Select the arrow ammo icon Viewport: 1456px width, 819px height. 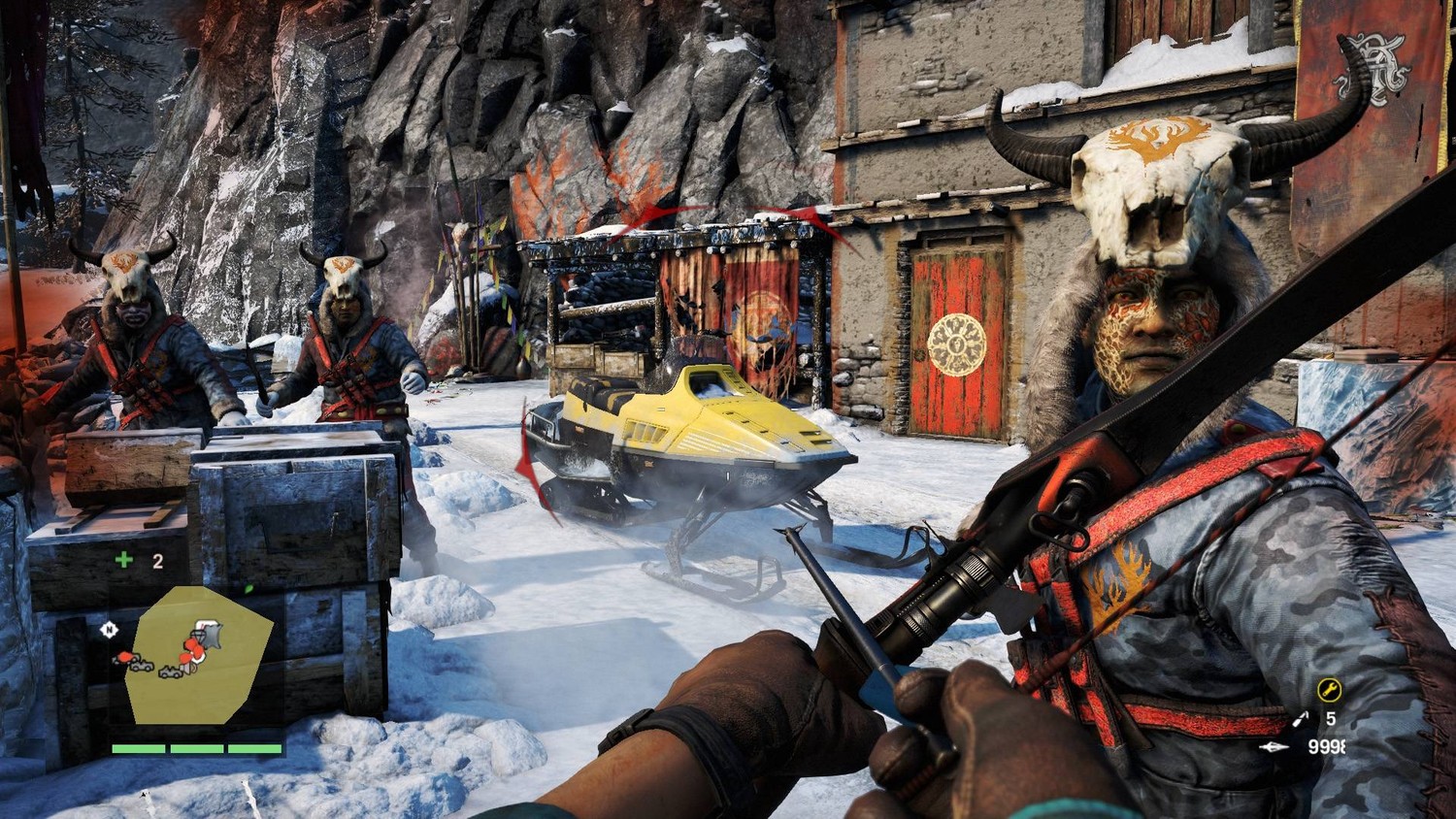pyautogui.click(x=1274, y=746)
